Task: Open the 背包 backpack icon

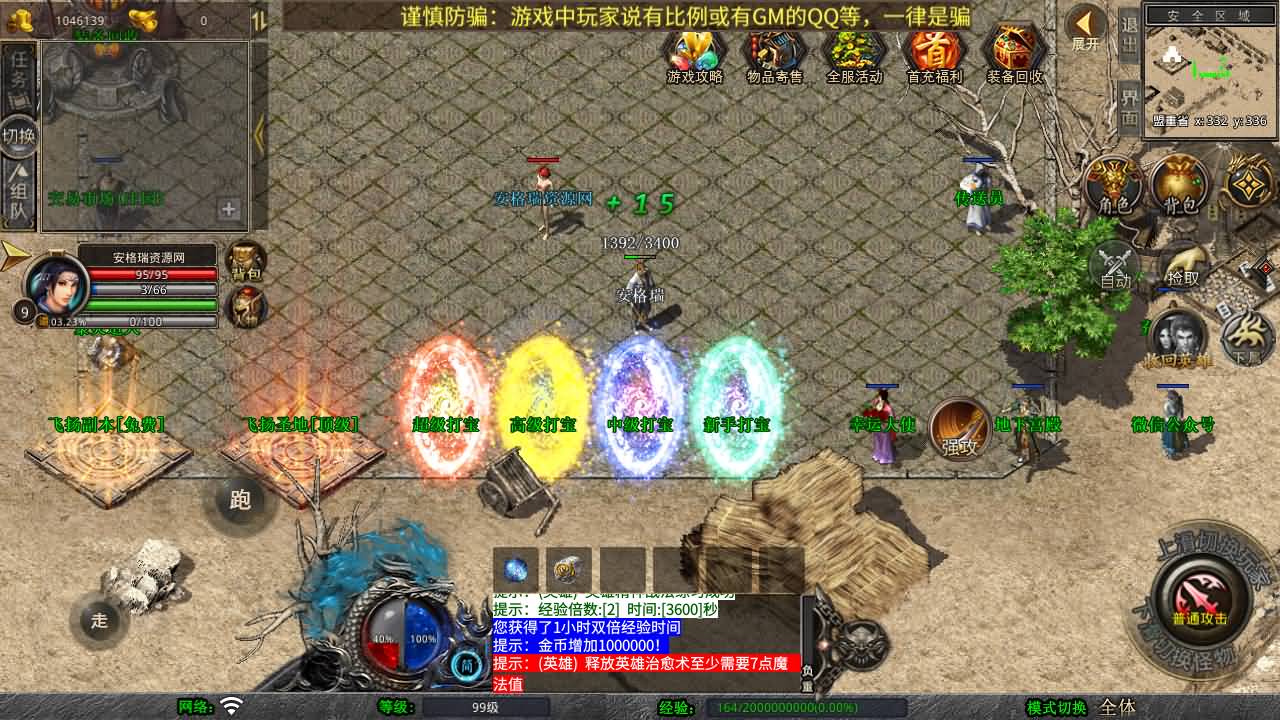Action: tap(1178, 185)
